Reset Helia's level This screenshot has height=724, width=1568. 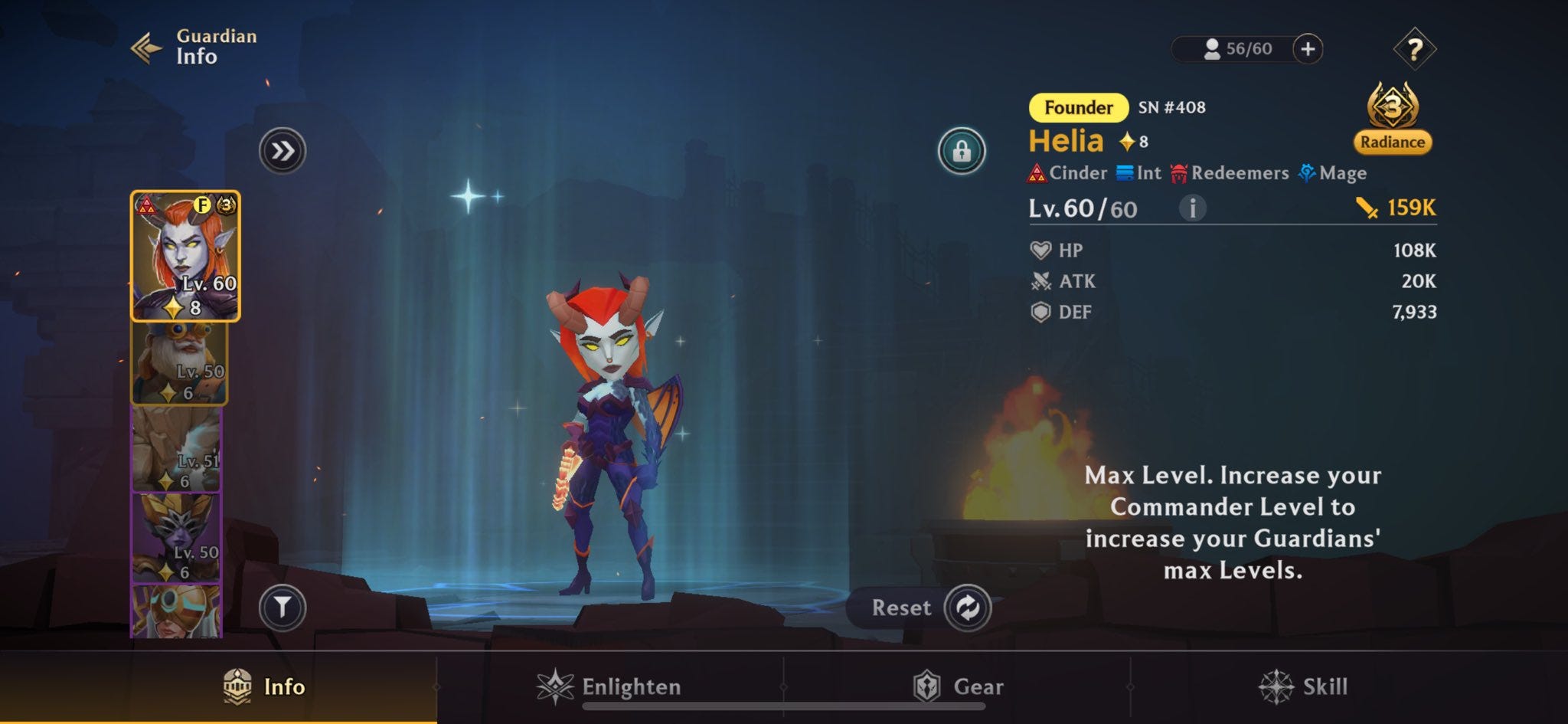coord(968,608)
